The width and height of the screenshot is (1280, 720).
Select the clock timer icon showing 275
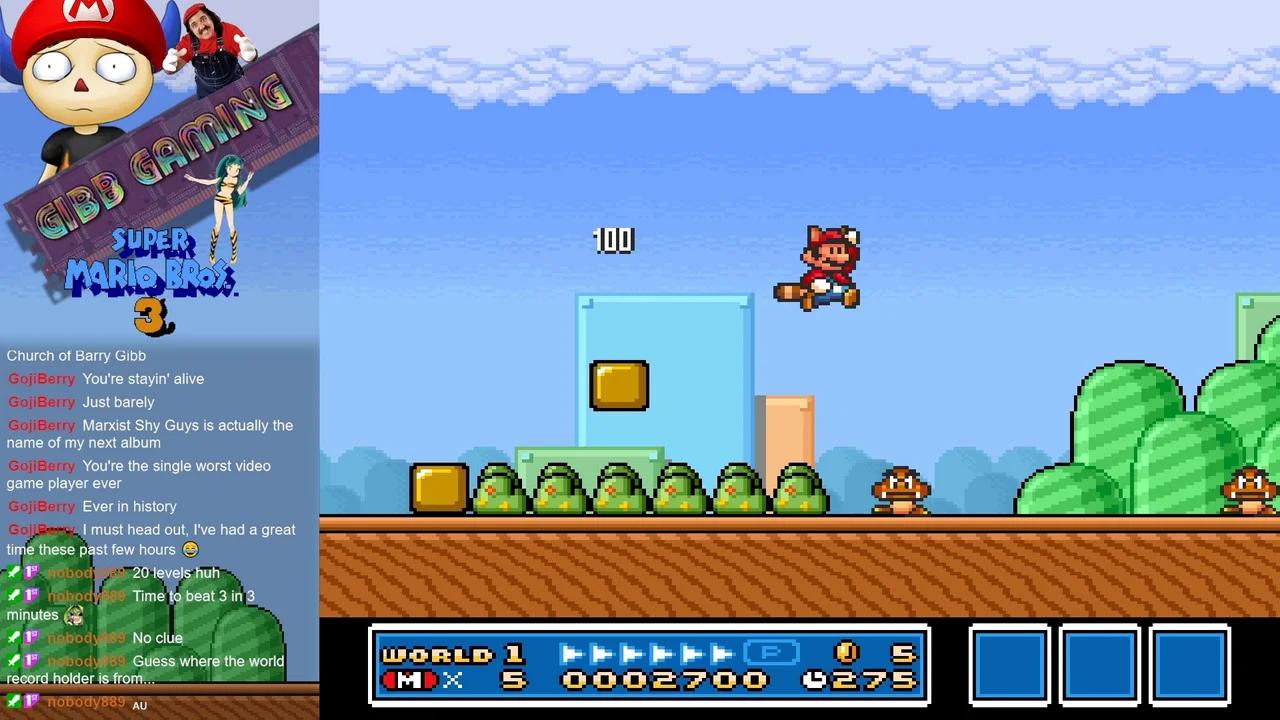coord(814,679)
